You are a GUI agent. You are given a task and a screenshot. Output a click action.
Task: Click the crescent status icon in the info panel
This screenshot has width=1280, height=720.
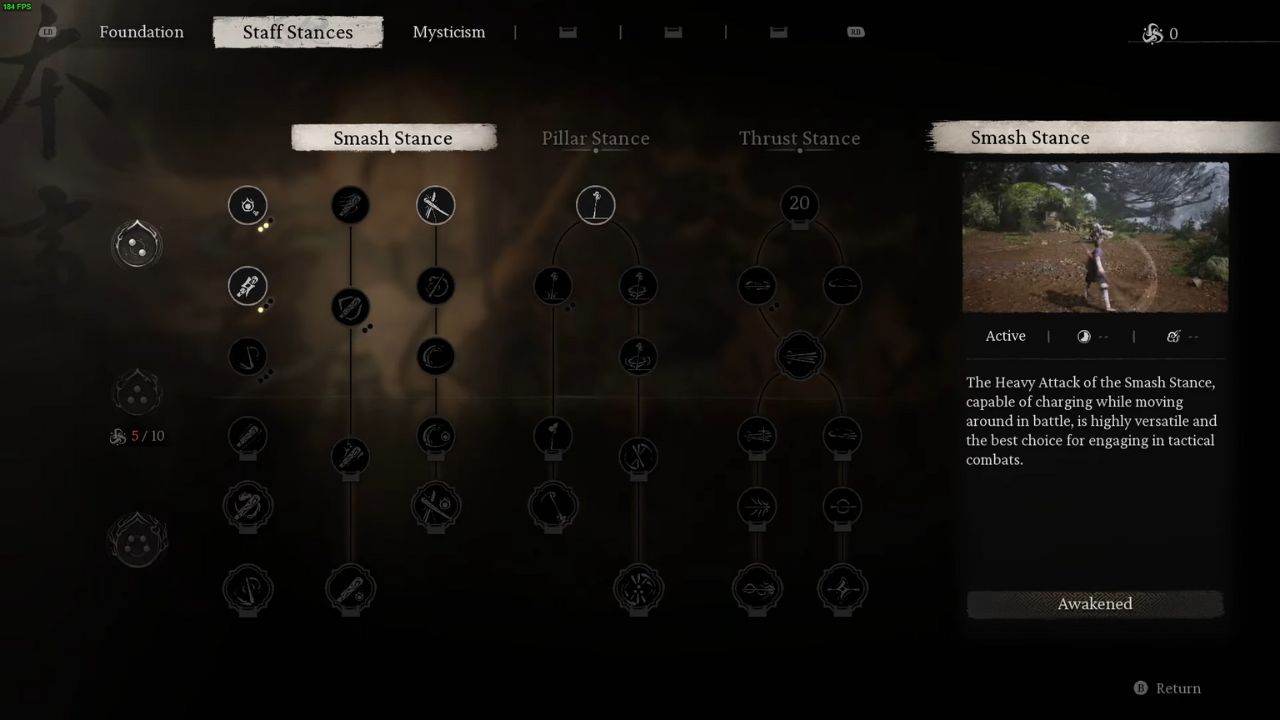[1083, 336]
